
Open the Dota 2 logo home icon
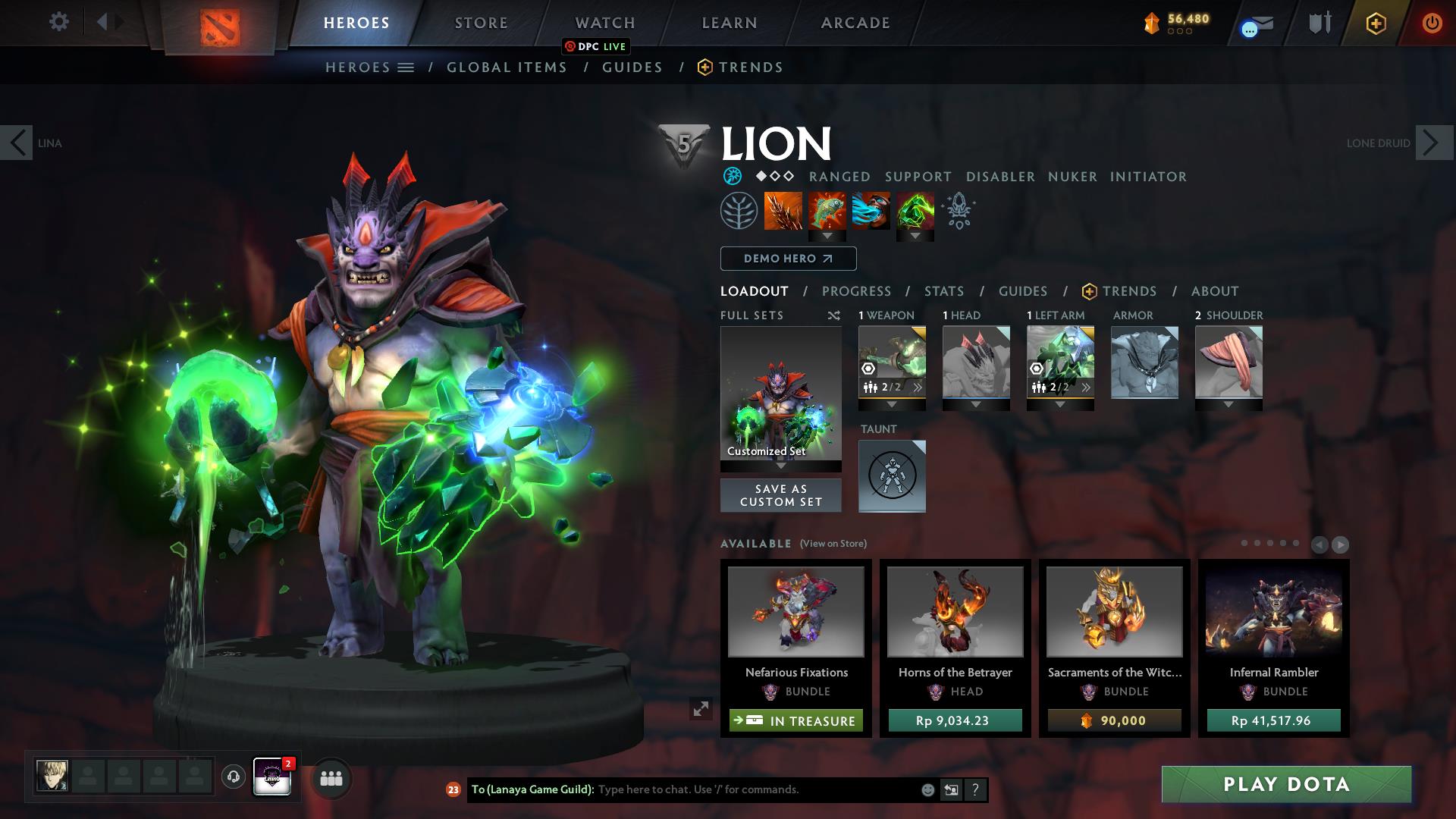coord(220,27)
